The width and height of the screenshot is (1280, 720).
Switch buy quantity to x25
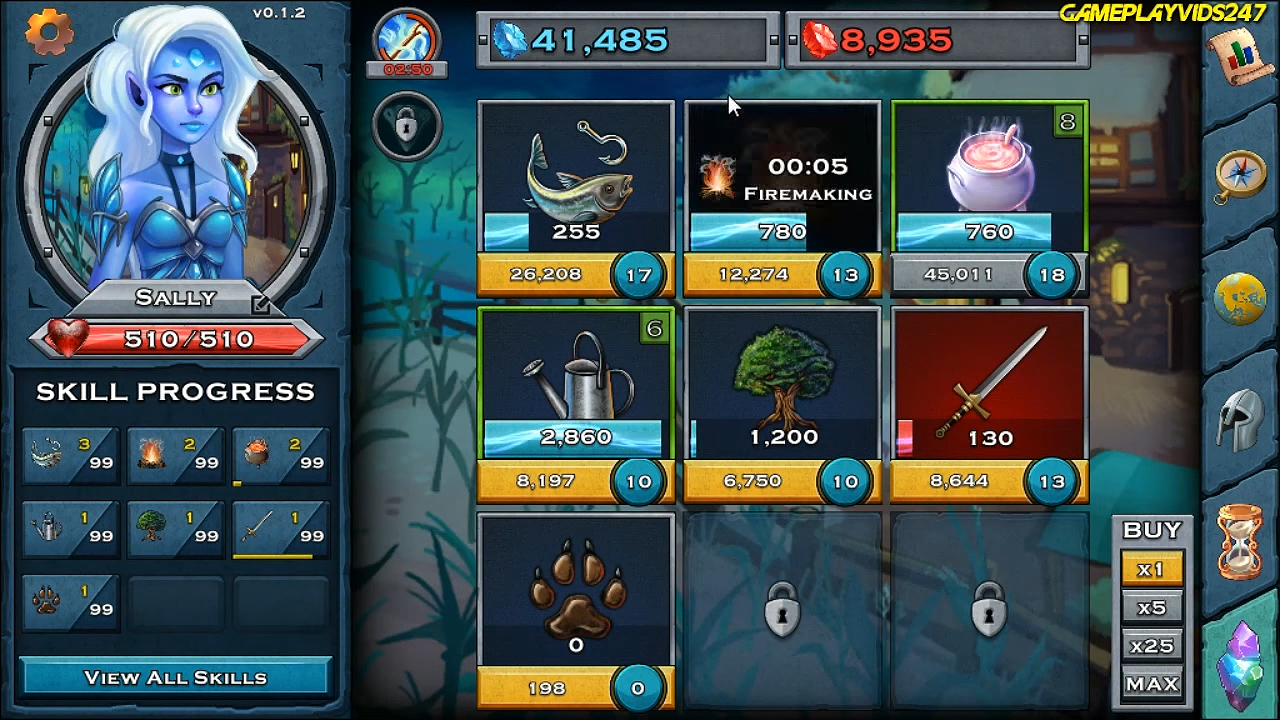[1152, 645]
